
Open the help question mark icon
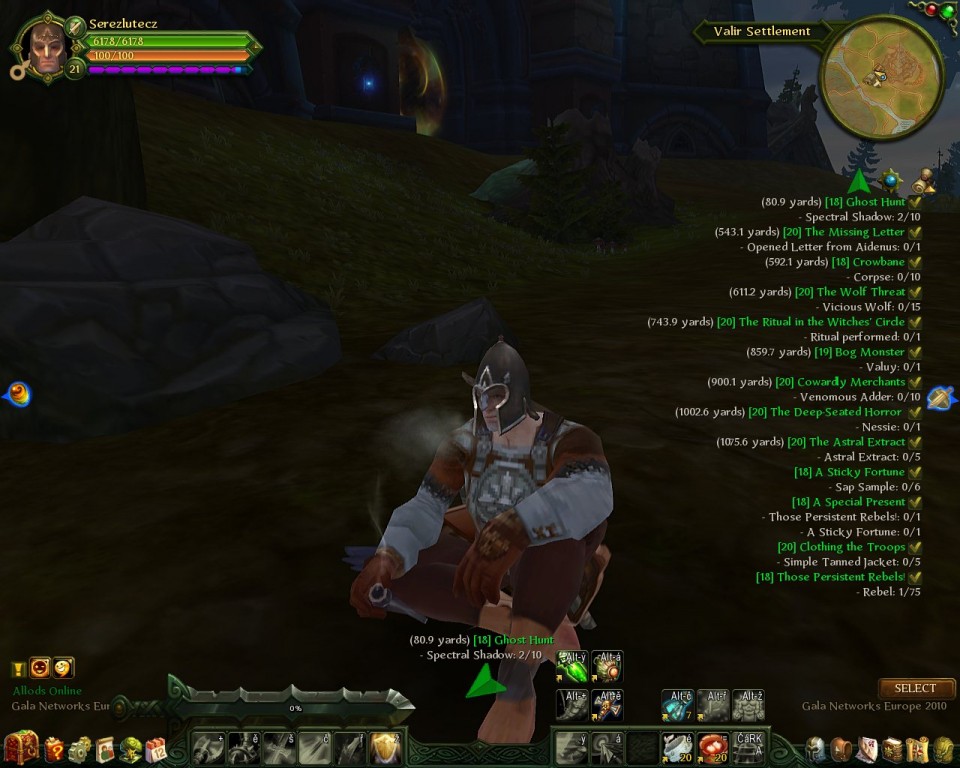[54, 749]
